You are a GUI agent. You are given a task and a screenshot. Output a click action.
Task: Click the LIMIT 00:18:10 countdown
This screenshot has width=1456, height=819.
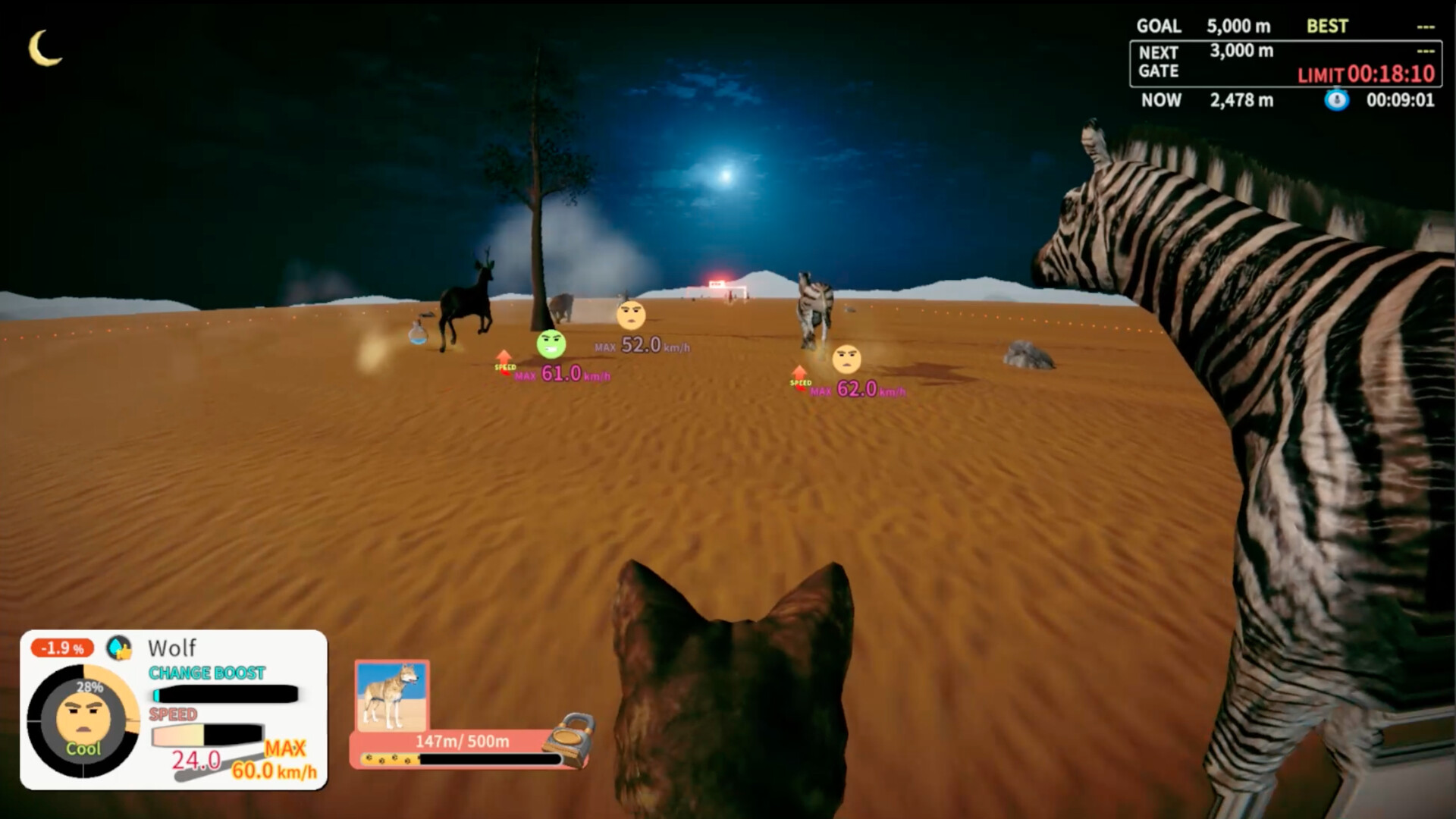coord(1365,74)
